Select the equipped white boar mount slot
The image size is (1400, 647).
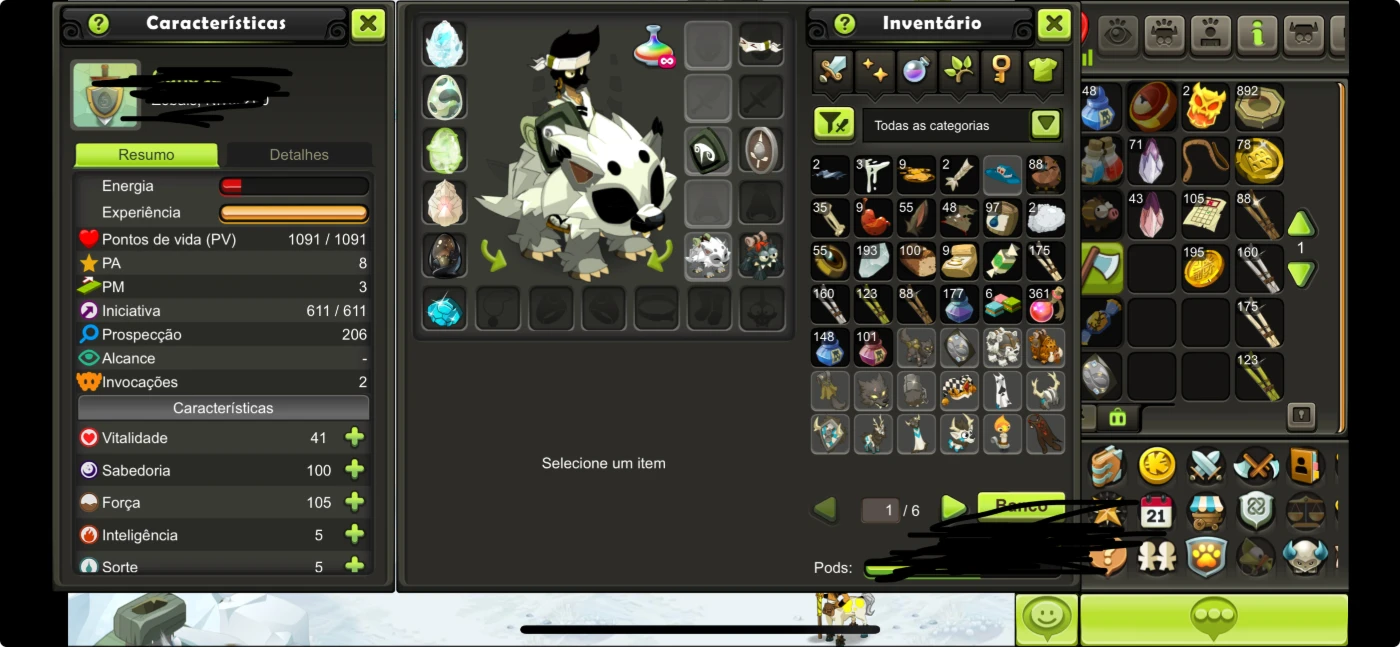point(707,256)
